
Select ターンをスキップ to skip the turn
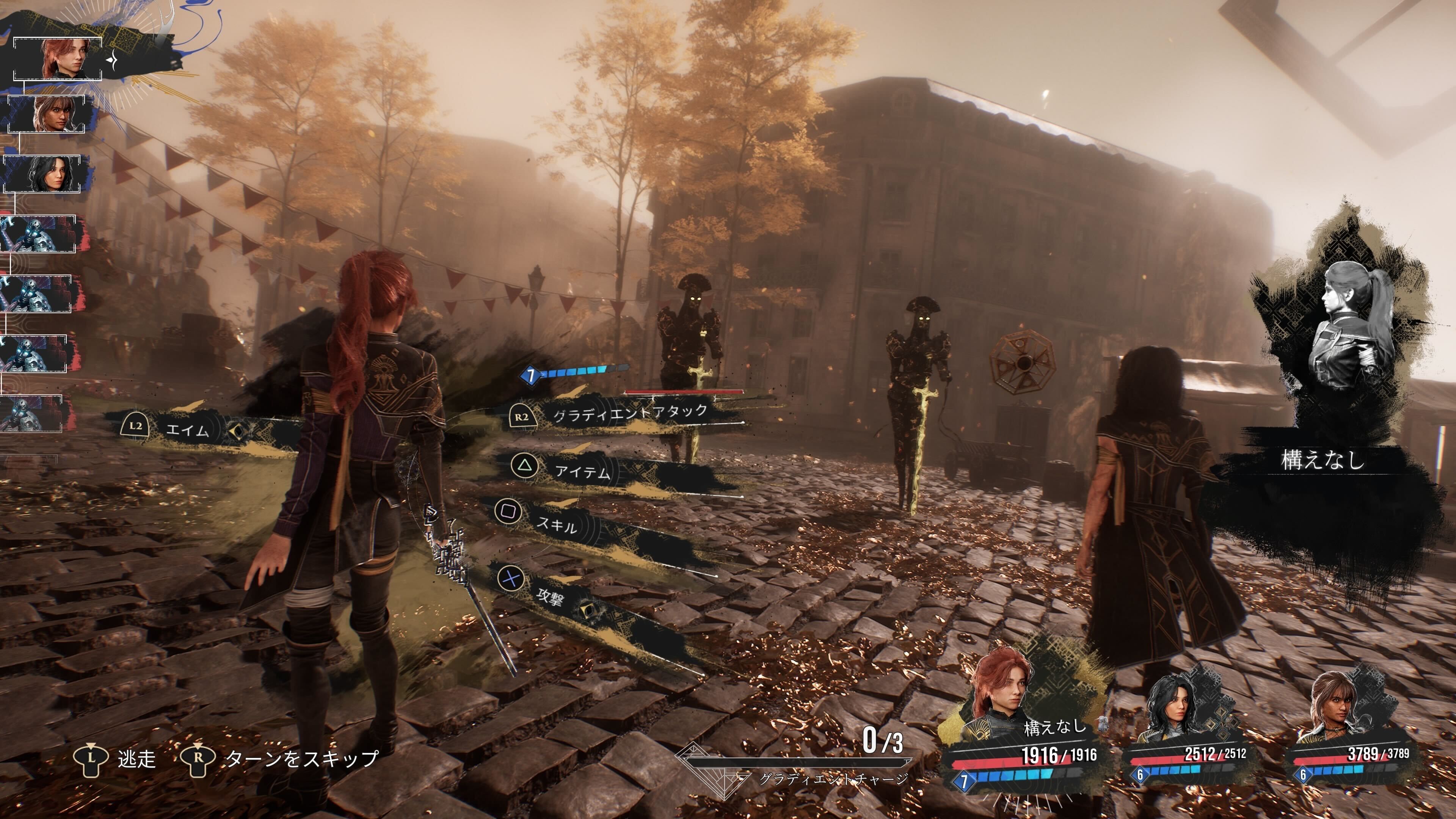[x=301, y=758]
